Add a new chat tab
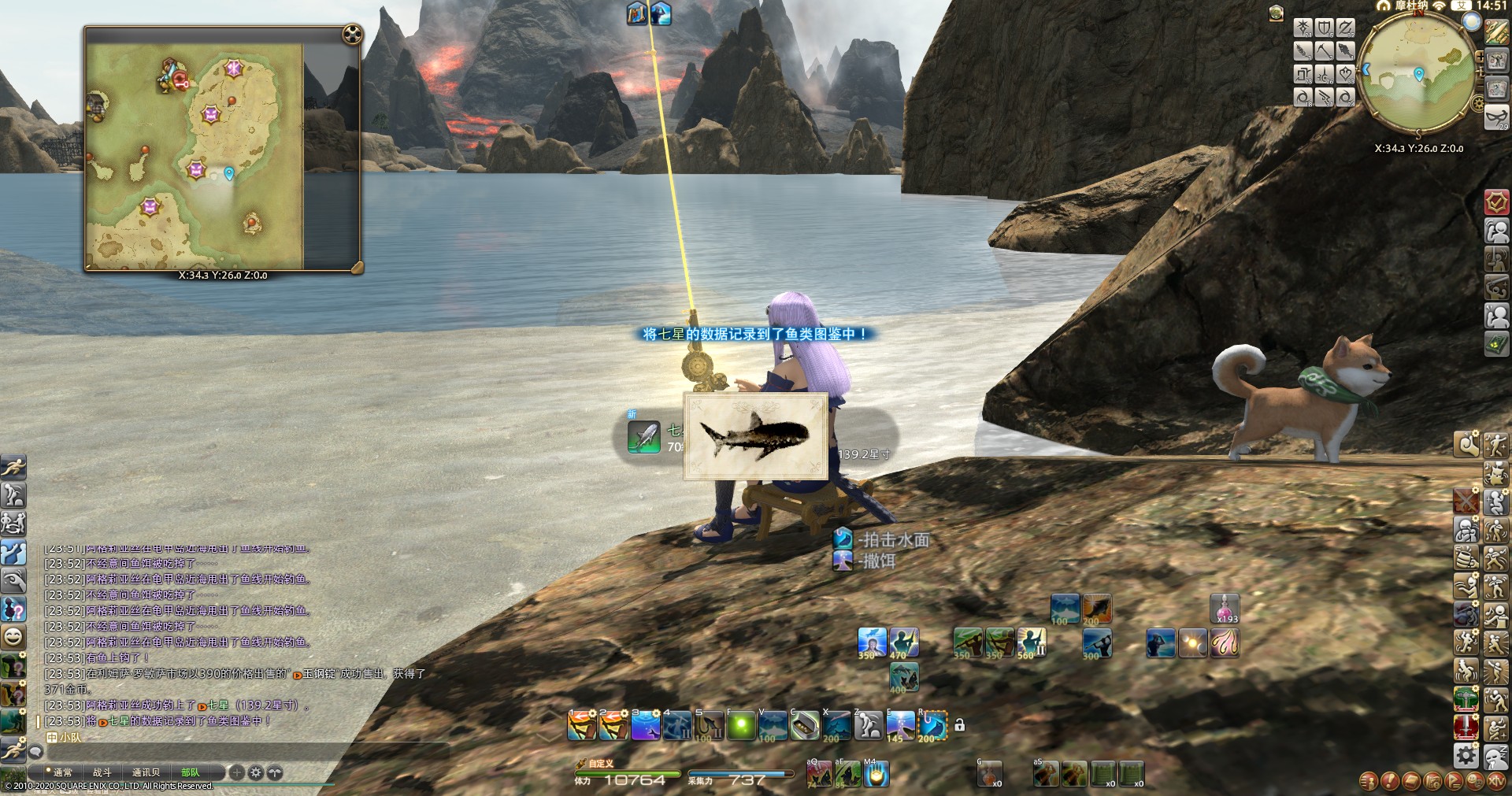The width and height of the screenshot is (1512, 796). tap(236, 772)
